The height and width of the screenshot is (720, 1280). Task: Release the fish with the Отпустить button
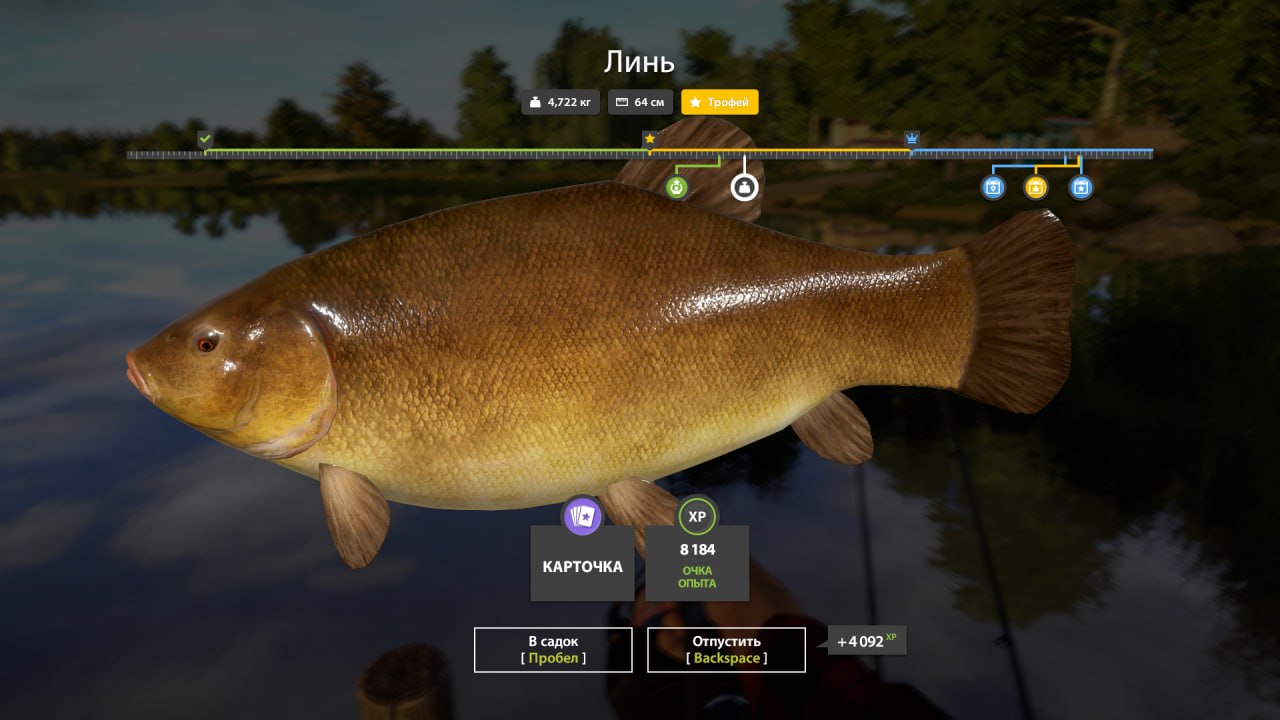(726, 649)
